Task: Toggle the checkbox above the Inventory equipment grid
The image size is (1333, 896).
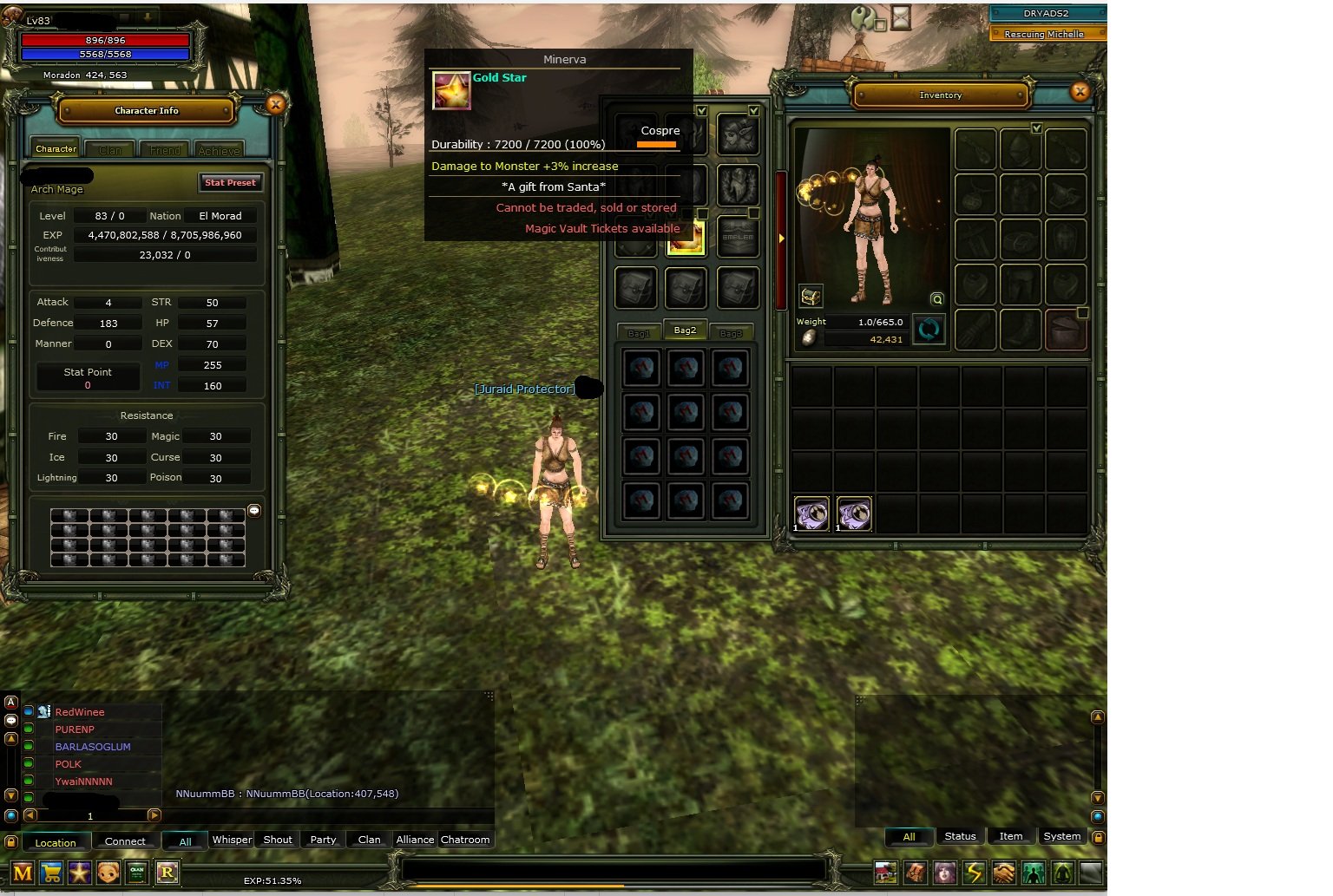Action: point(1037,128)
